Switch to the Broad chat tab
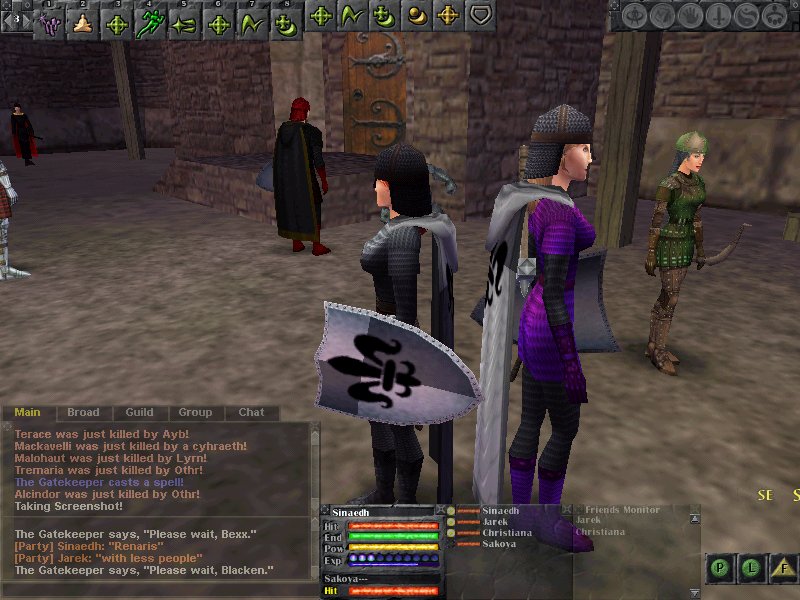800x600 pixels. click(83, 412)
